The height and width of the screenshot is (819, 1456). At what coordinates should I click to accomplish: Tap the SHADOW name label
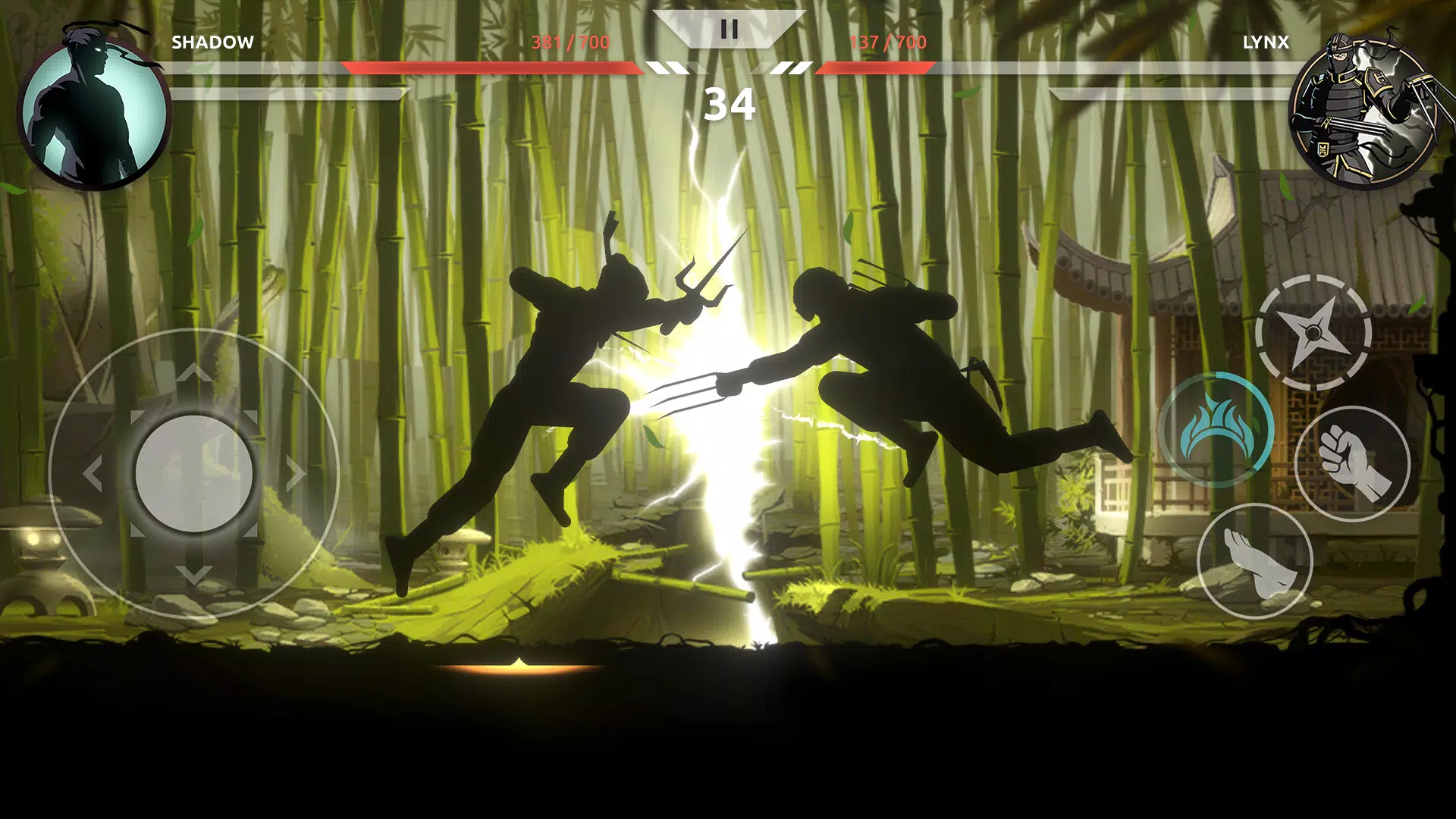(213, 42)
